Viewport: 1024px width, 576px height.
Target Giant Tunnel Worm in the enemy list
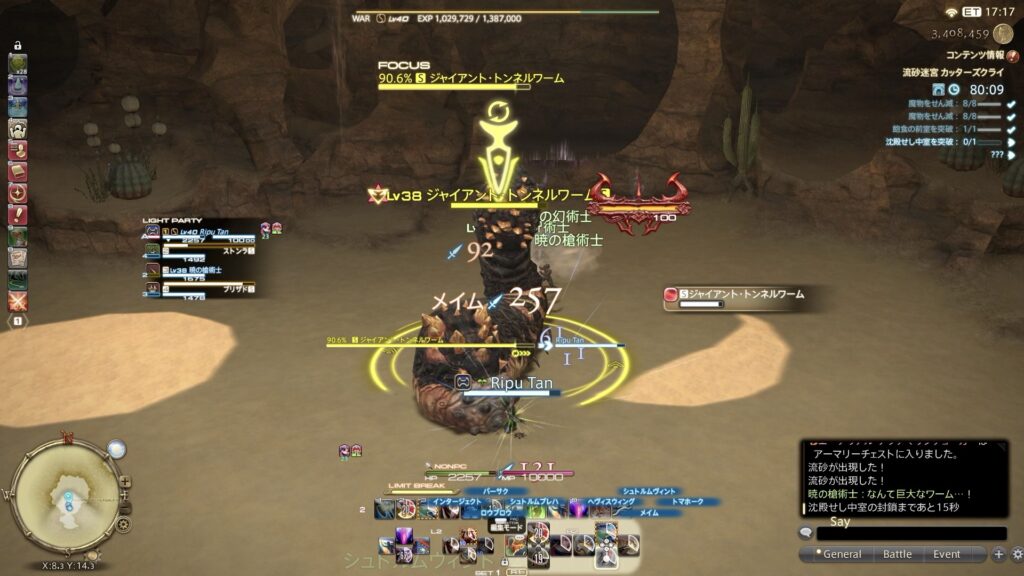[738, 295]
